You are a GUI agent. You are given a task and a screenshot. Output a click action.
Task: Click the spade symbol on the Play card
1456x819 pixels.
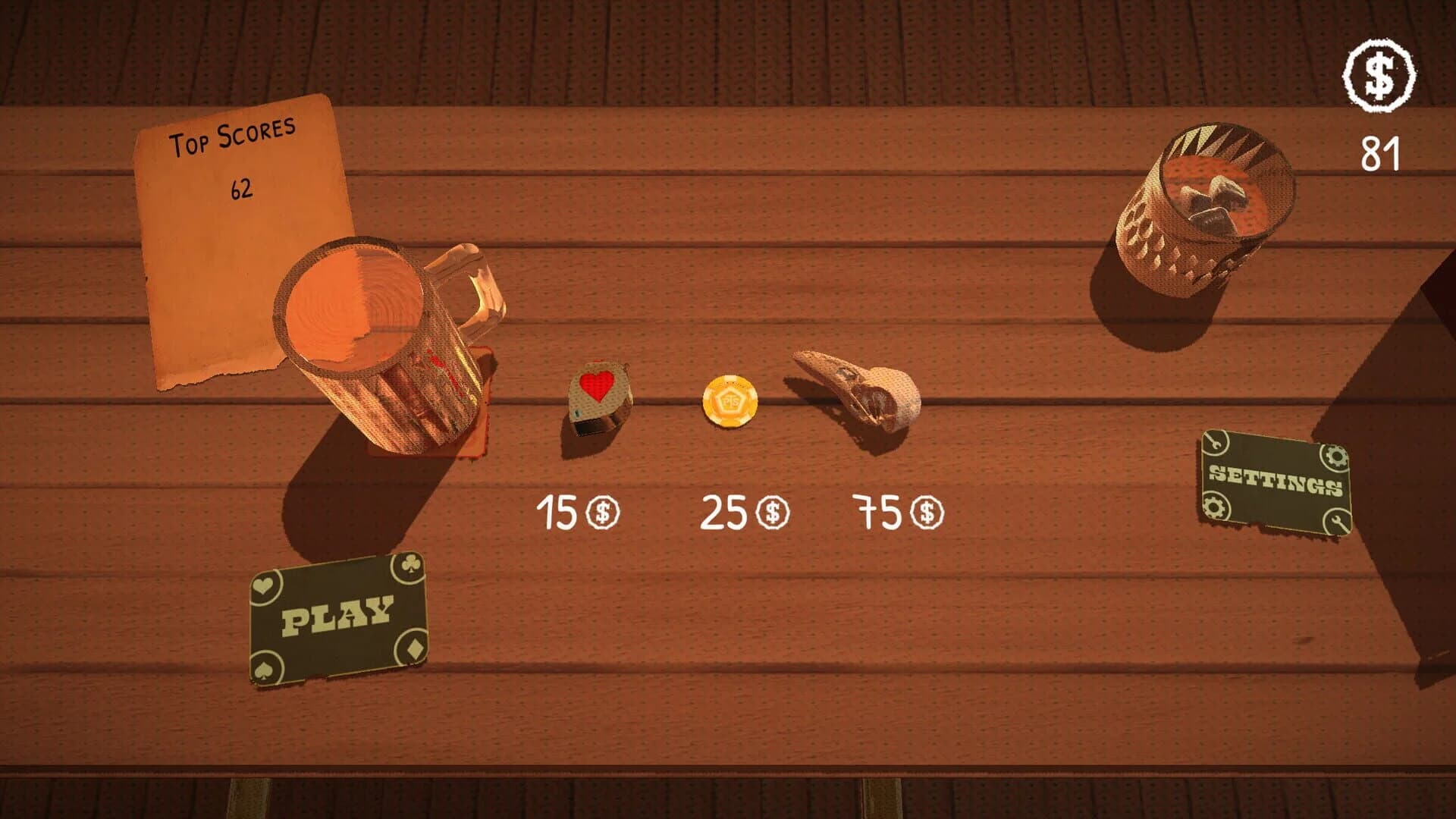(x=264, y=669)
